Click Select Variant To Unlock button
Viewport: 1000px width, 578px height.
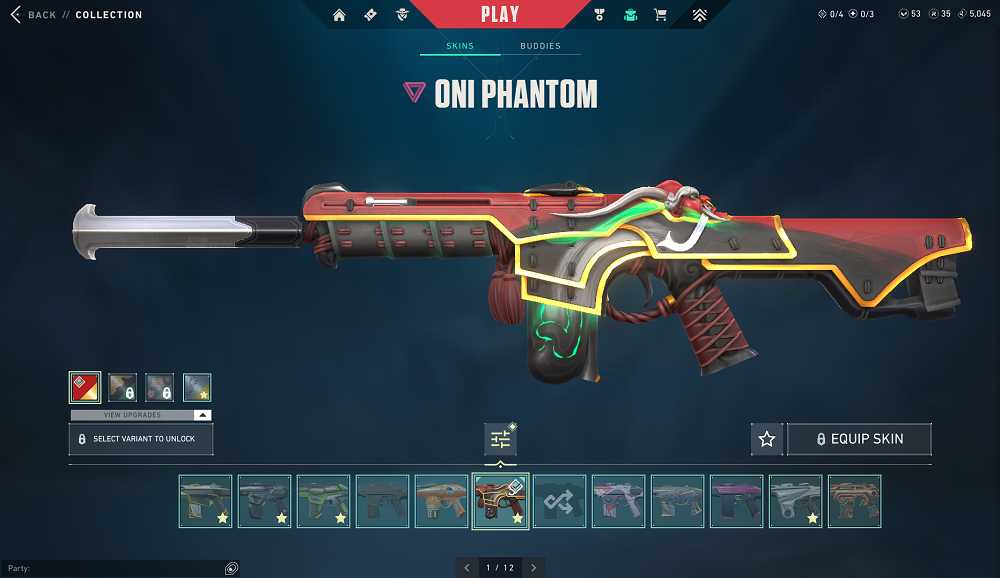[141, 439]
